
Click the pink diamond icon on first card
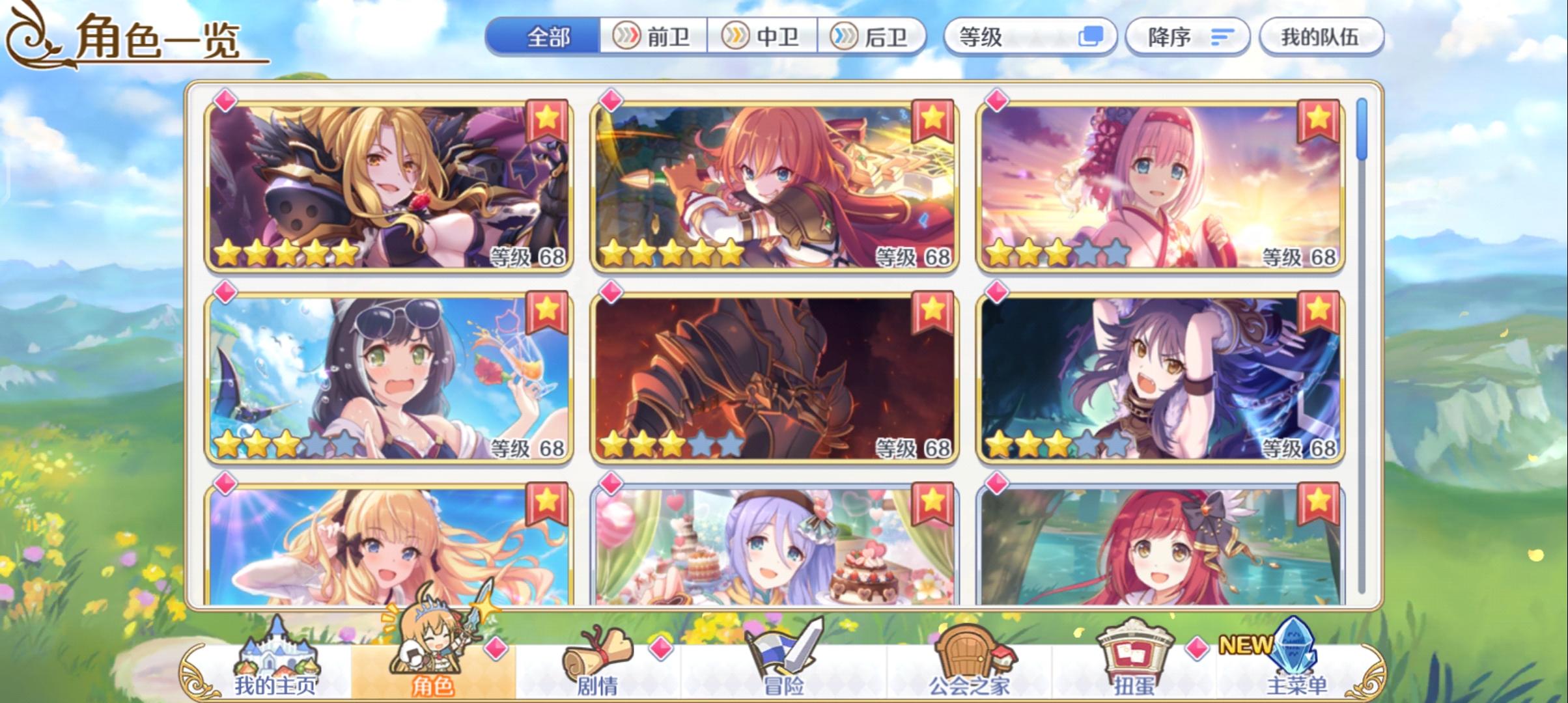225,102
